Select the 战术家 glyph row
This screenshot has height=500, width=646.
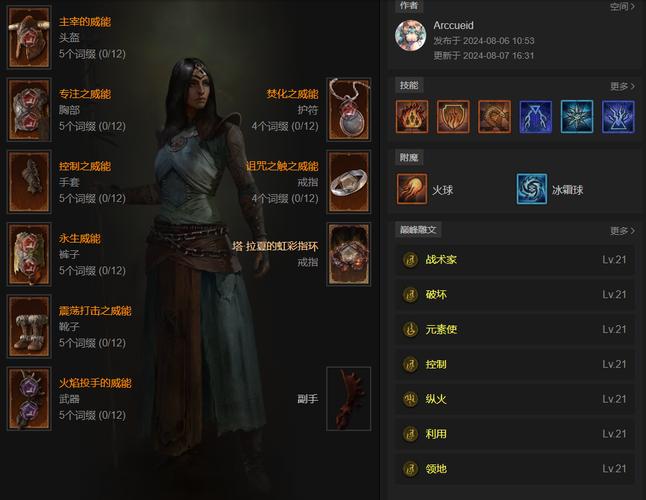pos(514,260)
